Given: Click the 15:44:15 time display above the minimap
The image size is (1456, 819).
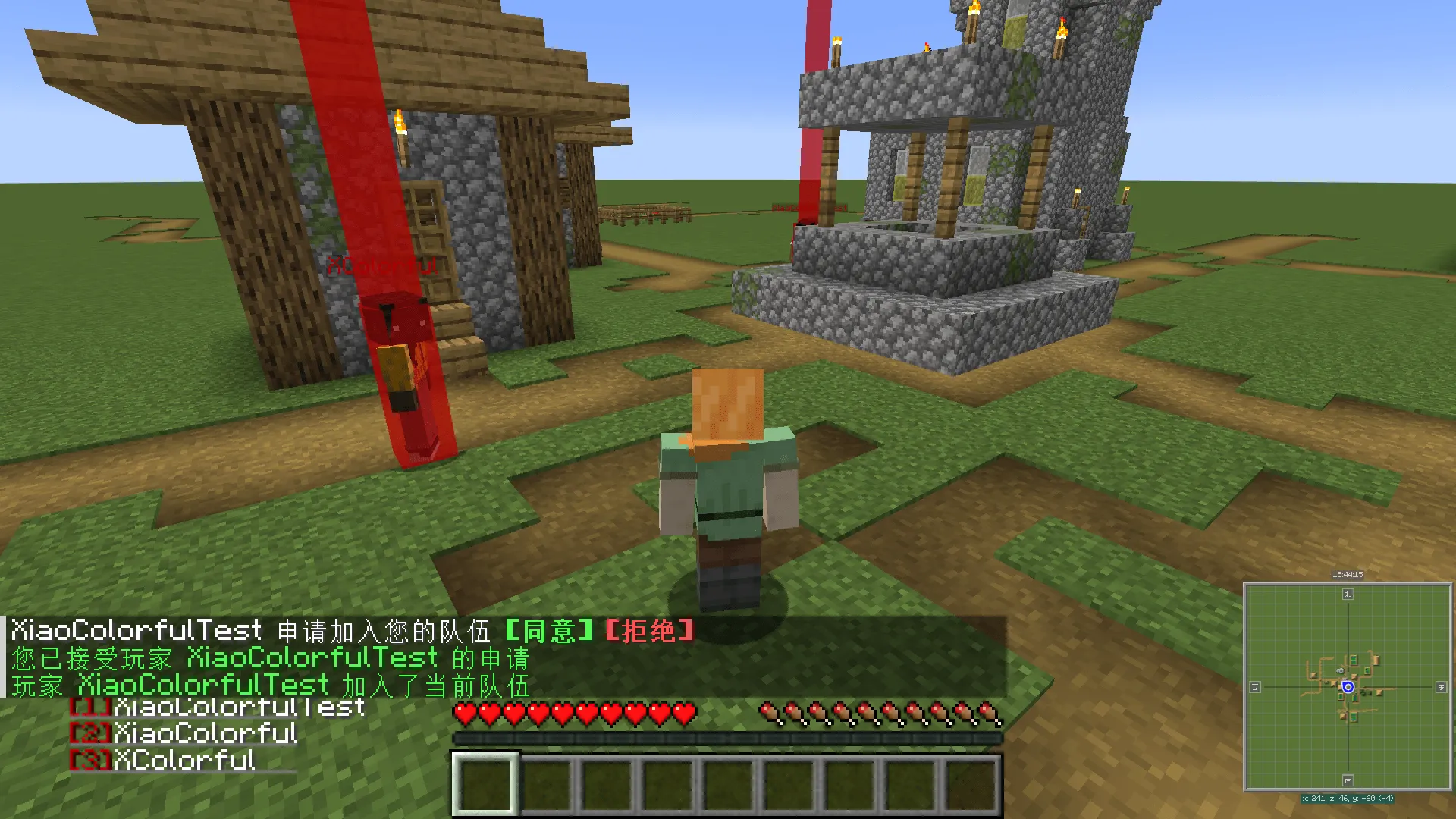Looking at the screenshot, I should point(1348,575).
